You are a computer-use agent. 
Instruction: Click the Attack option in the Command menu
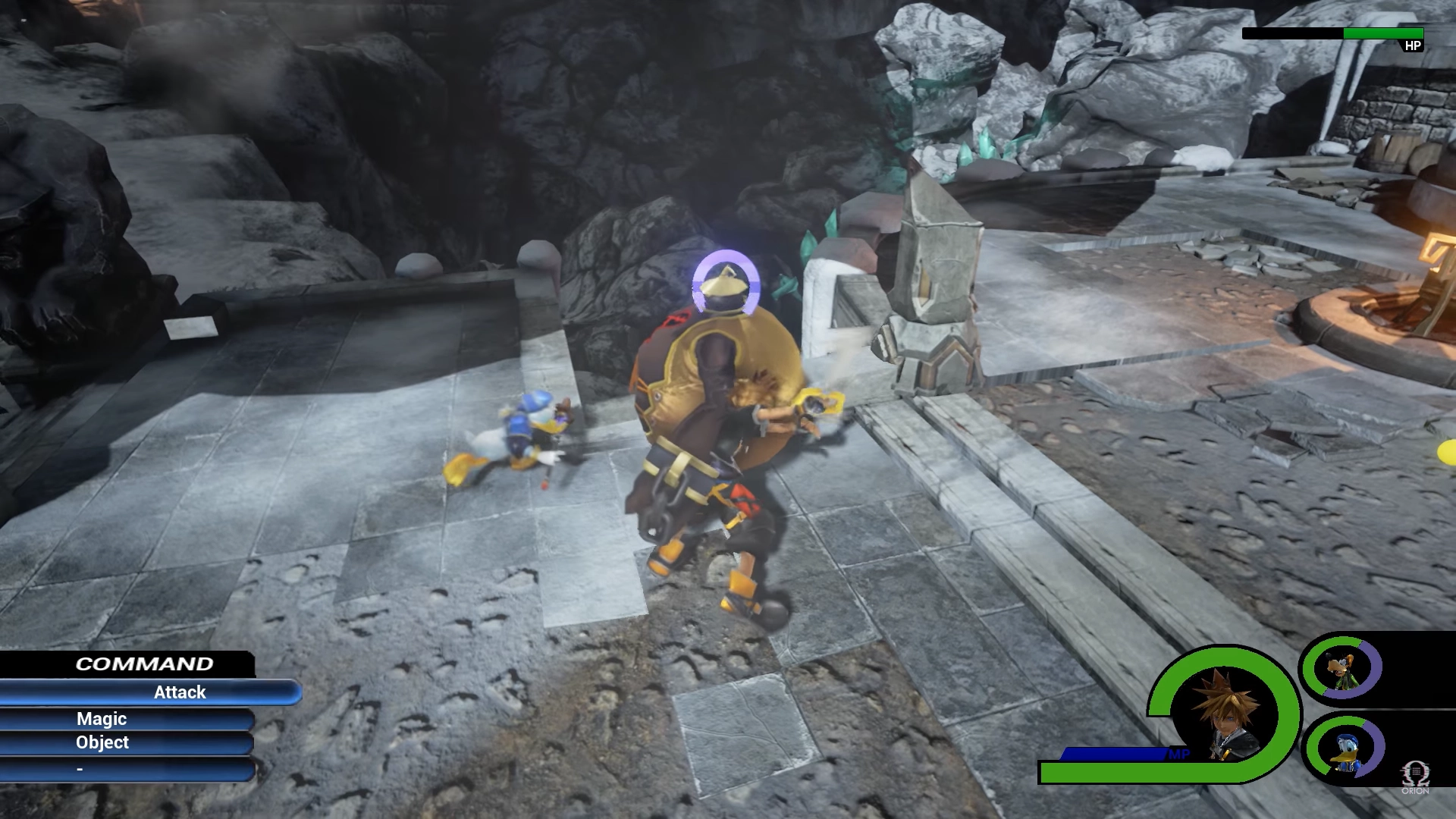pyautogui.click(x=180, y=692)
